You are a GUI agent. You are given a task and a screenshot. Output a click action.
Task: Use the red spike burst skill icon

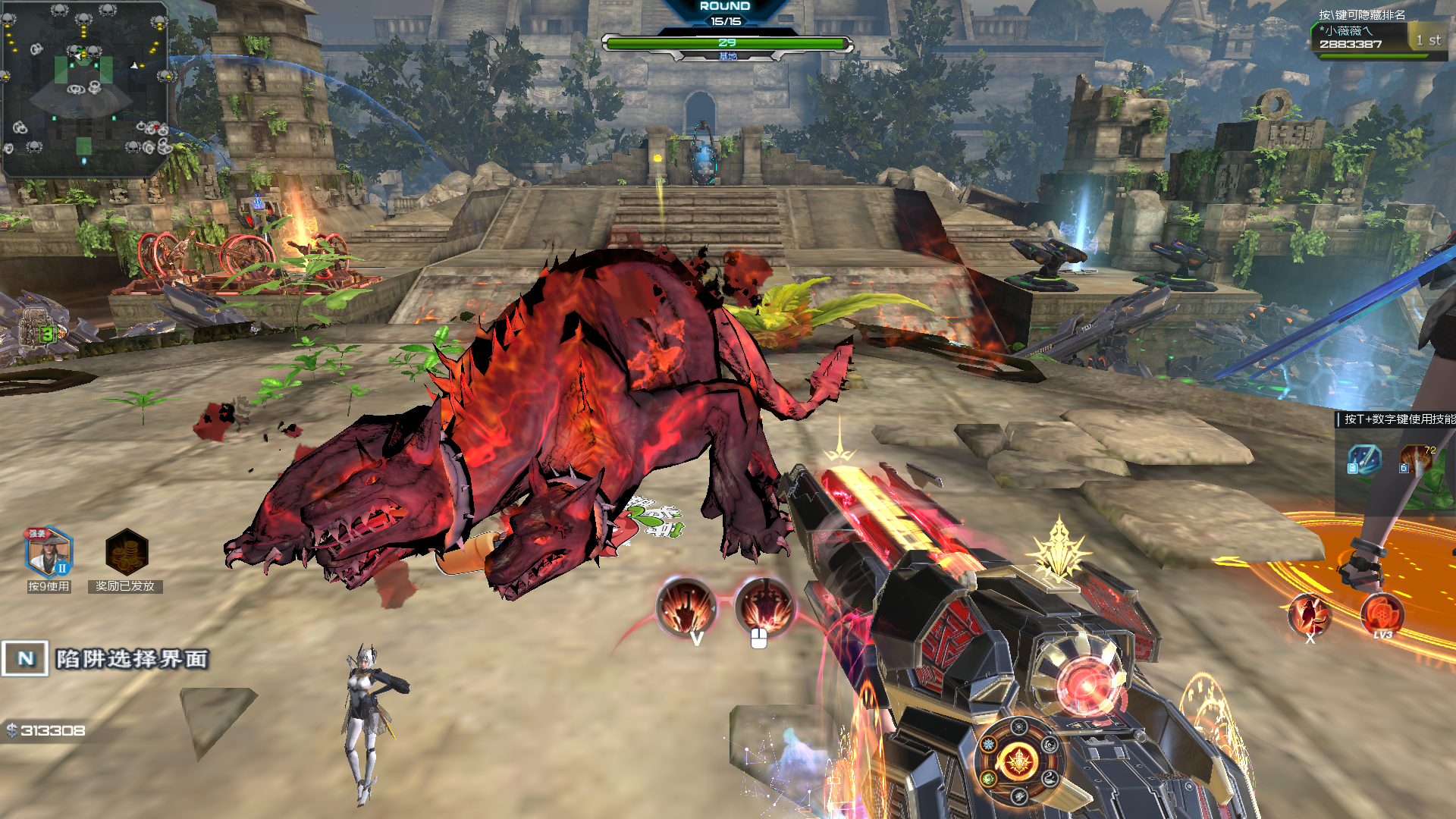pyautogui.click(x=1416, y=460)
